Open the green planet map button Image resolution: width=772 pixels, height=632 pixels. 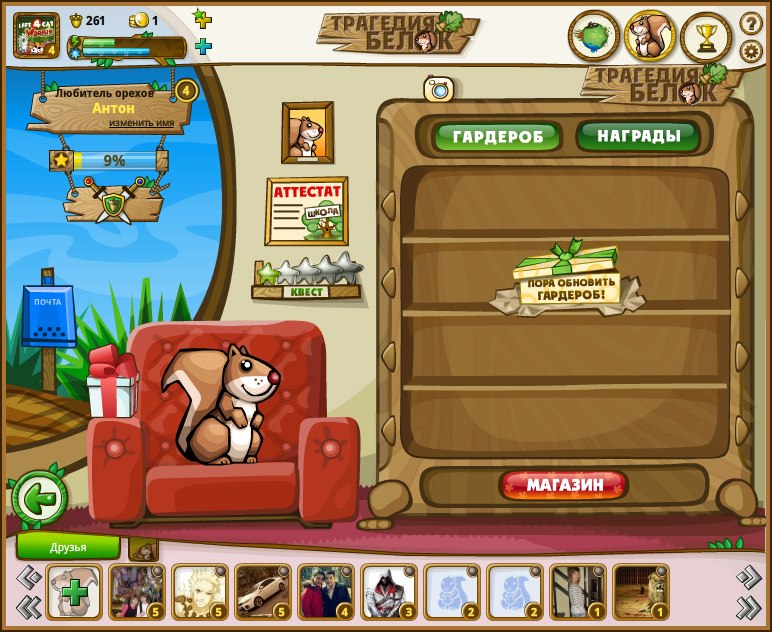point(594,37)
